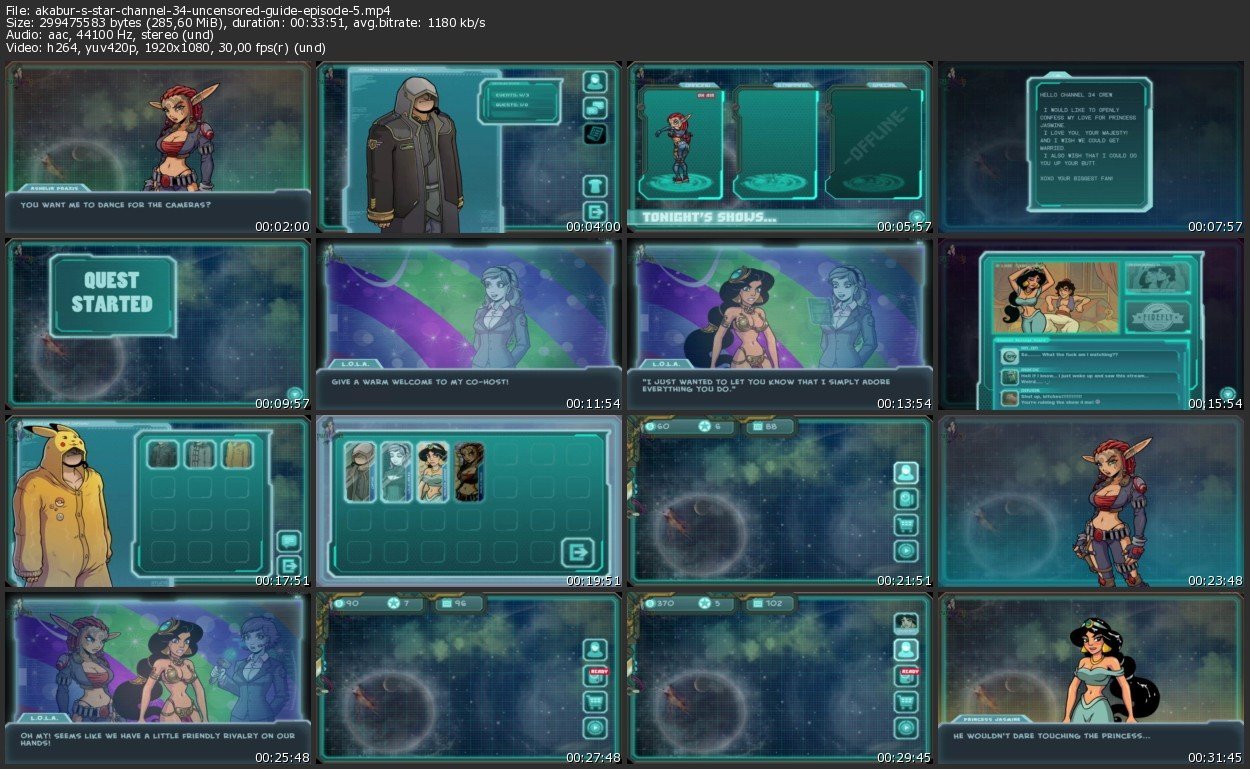This screenshot has height=769, width=1250.
Task: Select the Jasmine character card
Action: click(432, 472)
